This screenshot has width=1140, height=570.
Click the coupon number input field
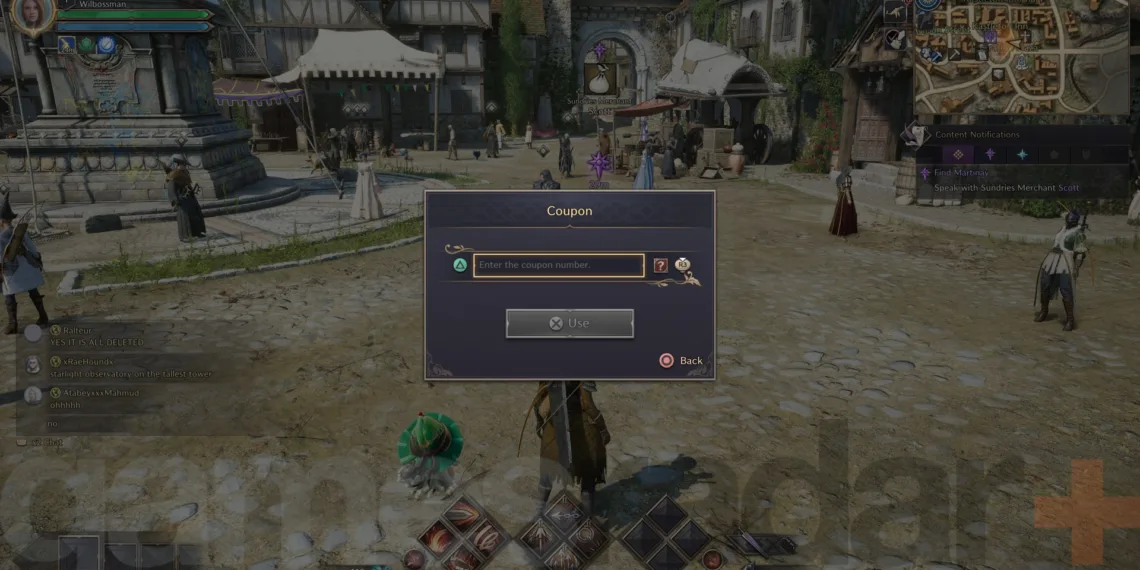pyautogui.click(x=558, y=265)
